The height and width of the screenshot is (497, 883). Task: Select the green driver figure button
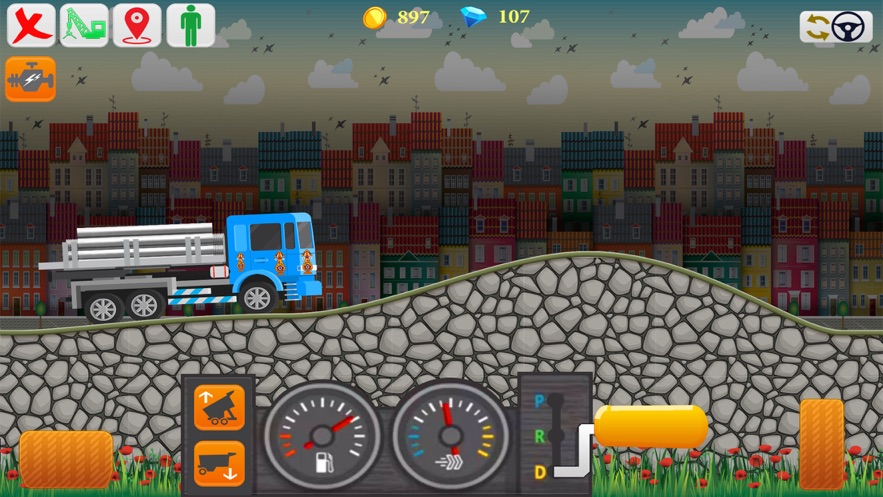tap(190, 25)
